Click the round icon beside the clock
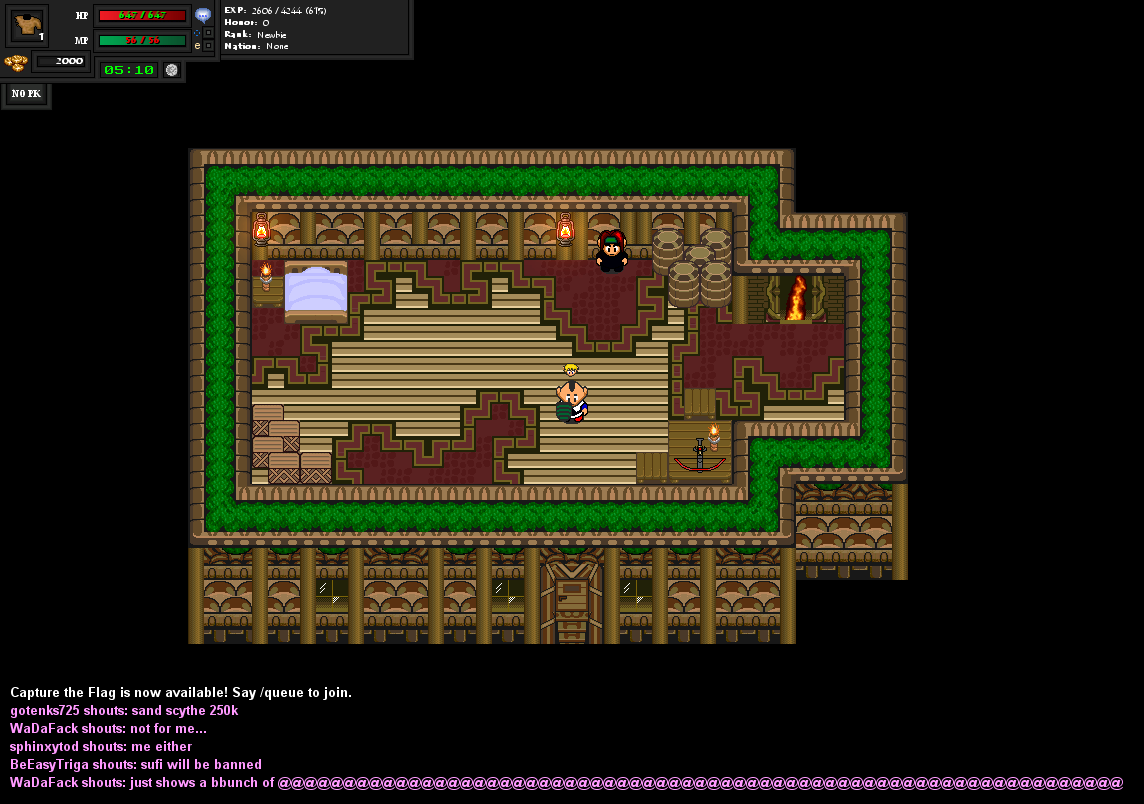 [171, 70]
